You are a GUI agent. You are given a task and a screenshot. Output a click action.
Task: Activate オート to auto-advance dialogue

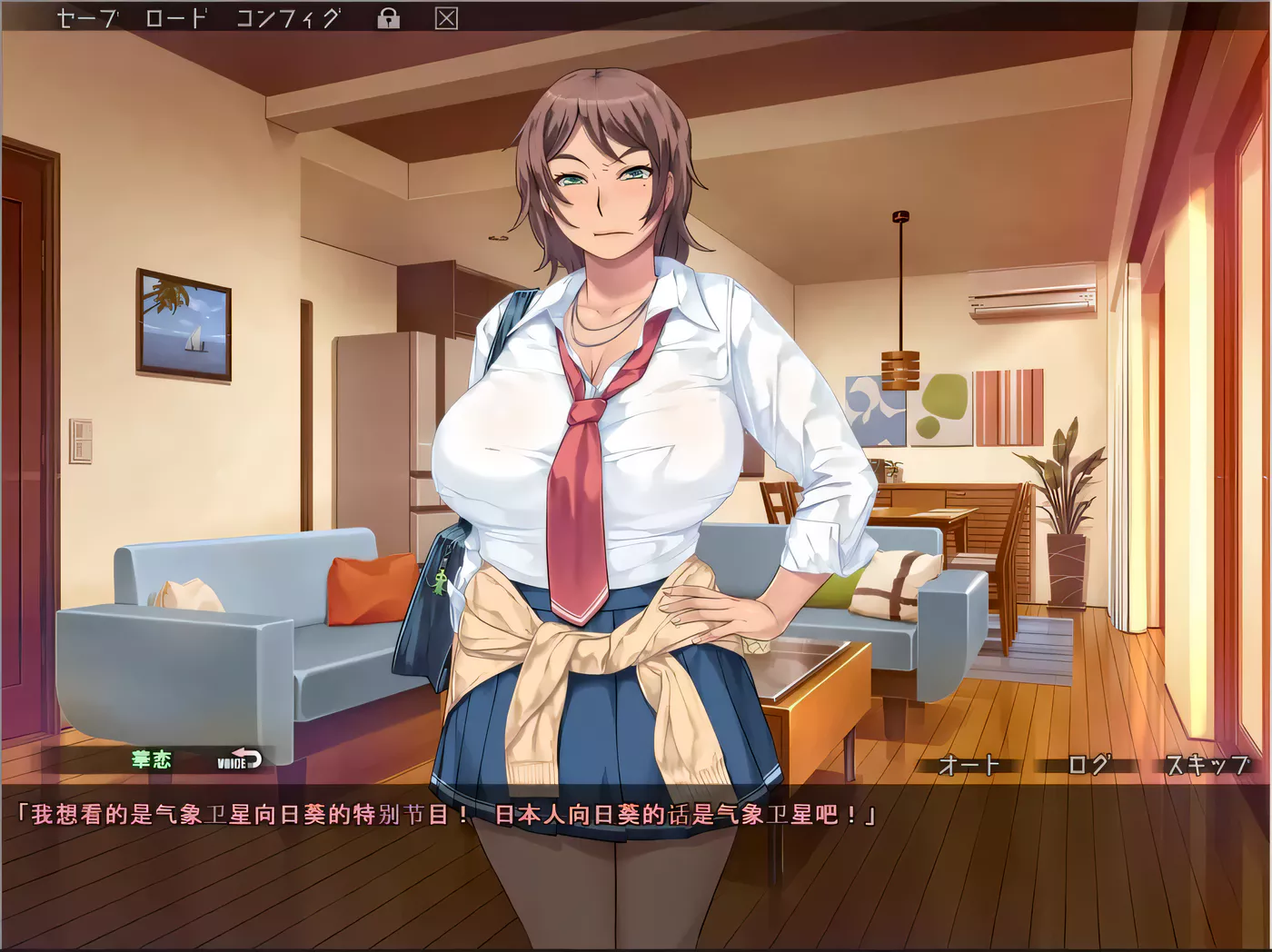pyautogui.click(x=968, y=766)
